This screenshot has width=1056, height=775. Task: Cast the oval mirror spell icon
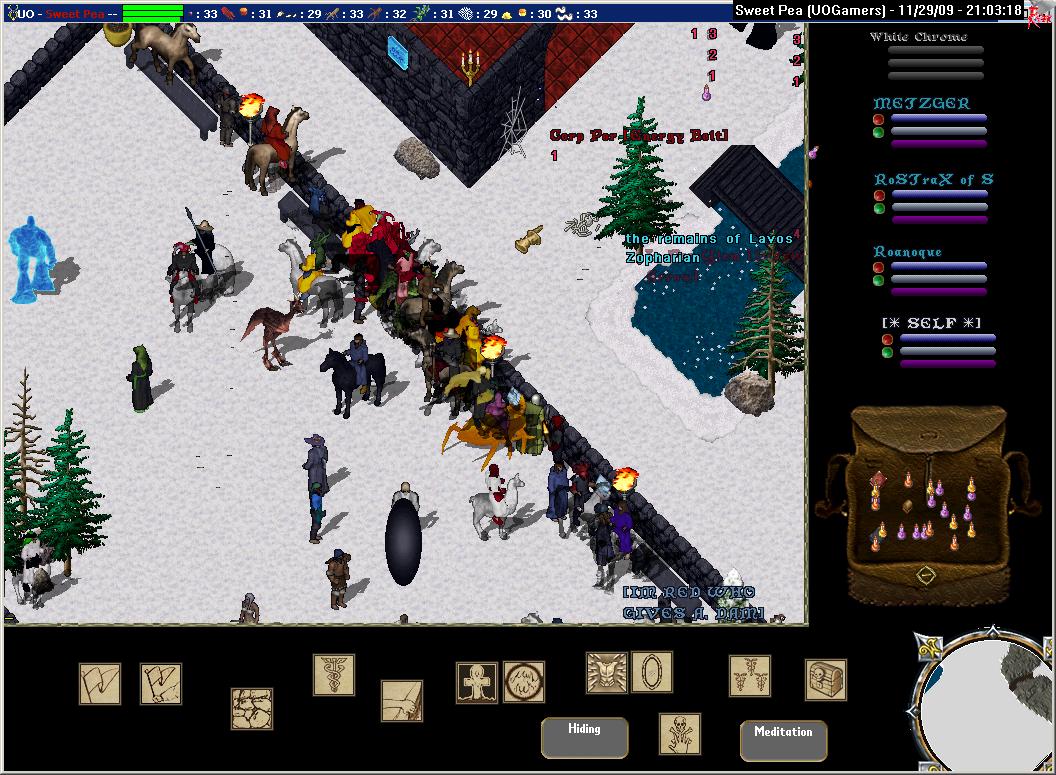[x=651, y=672]
